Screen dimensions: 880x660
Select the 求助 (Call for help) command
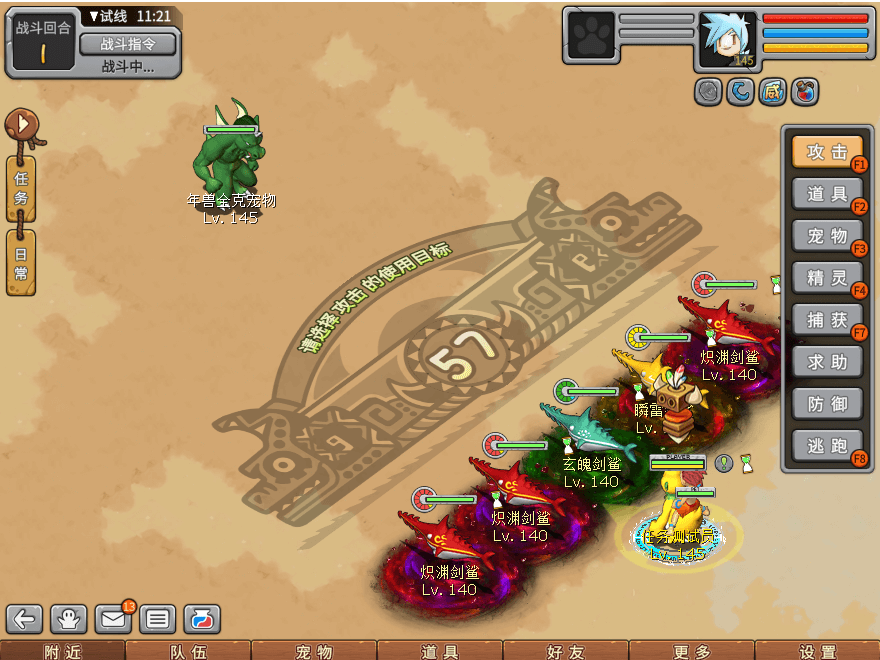(827, 362)
